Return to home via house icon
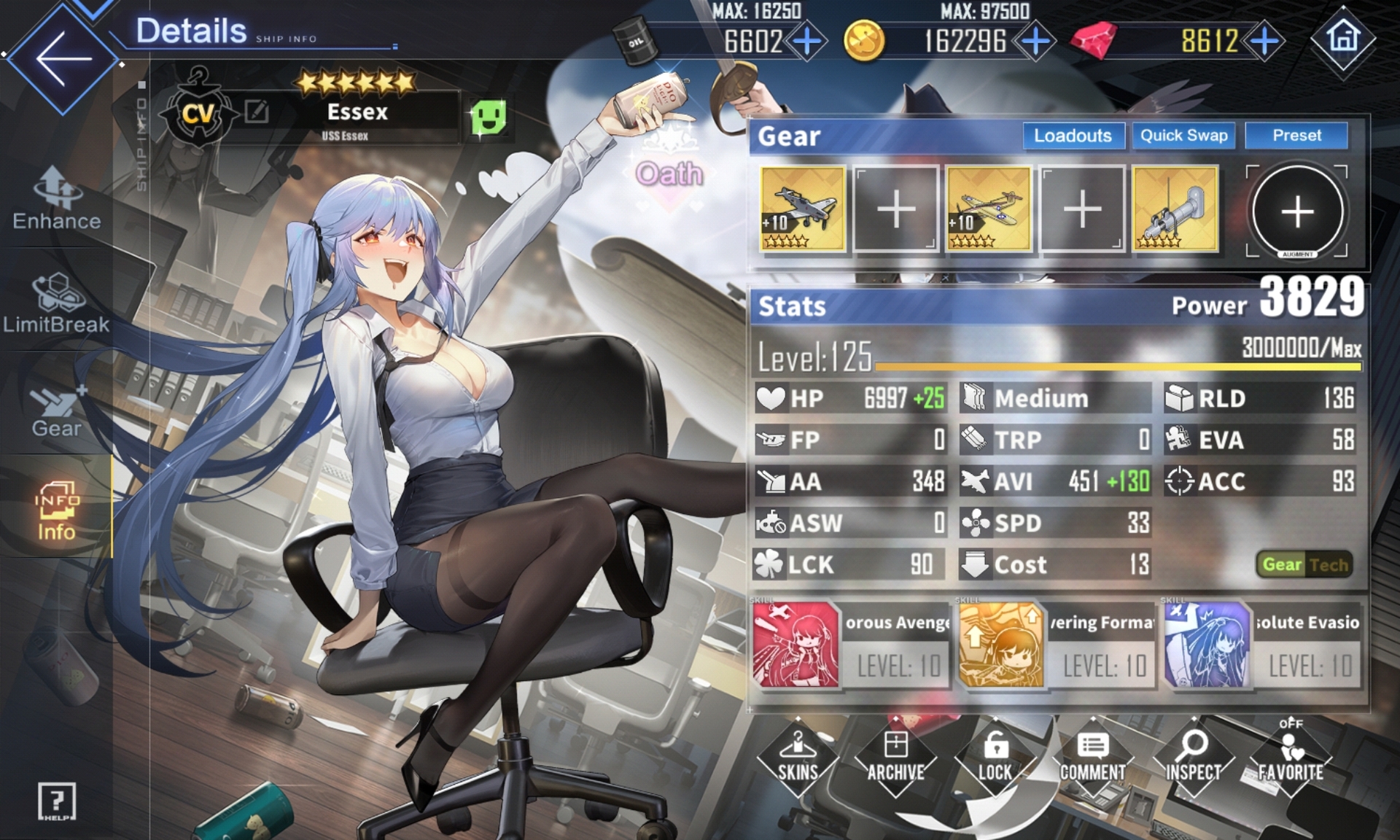The height and width of the screenshot is (840, 1400). (1342, 39)
